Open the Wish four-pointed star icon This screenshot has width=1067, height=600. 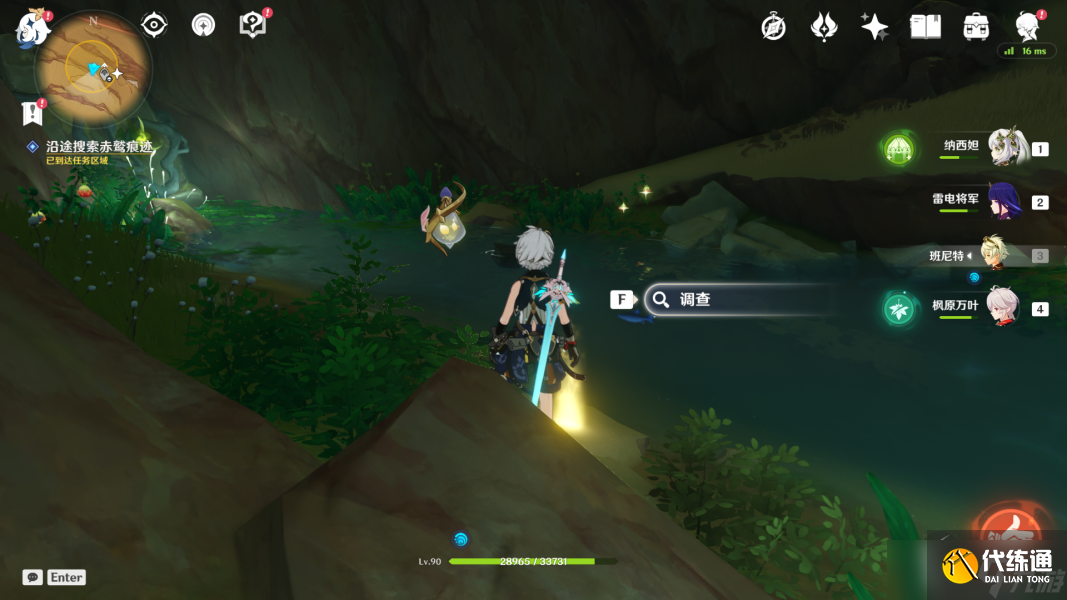[x=874, y=27]
